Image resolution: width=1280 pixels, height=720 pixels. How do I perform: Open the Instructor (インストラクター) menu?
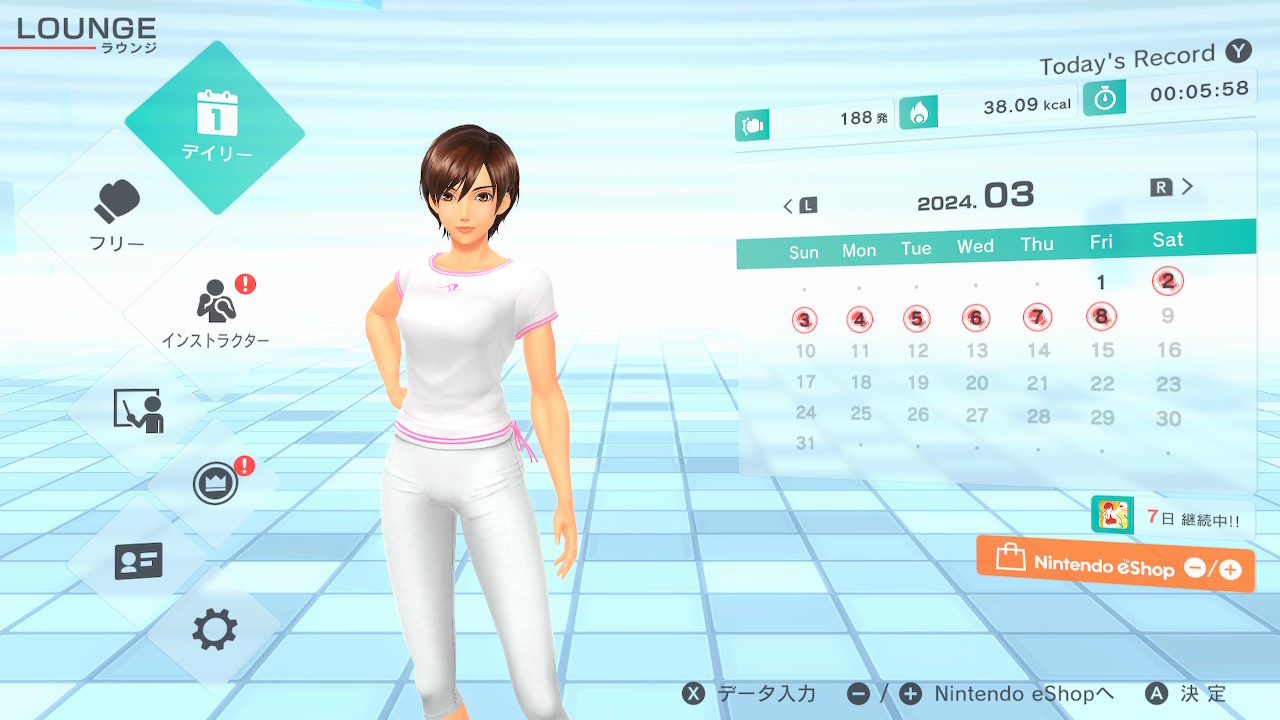[215, 312]
